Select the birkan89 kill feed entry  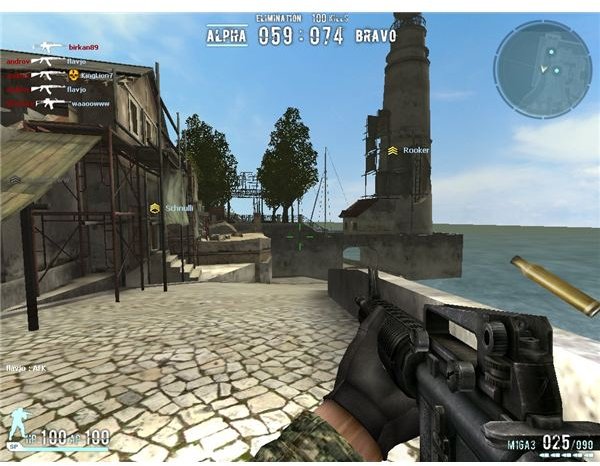[x=82, y=47]
